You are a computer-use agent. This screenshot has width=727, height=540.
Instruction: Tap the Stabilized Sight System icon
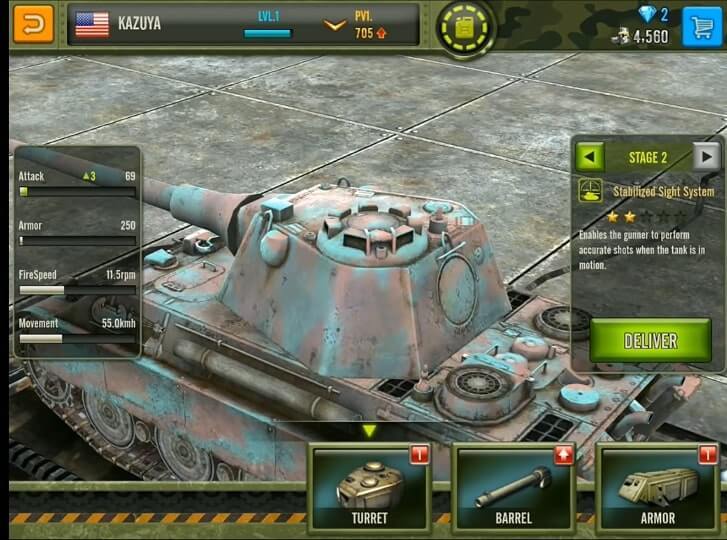(x=590, y=190)
